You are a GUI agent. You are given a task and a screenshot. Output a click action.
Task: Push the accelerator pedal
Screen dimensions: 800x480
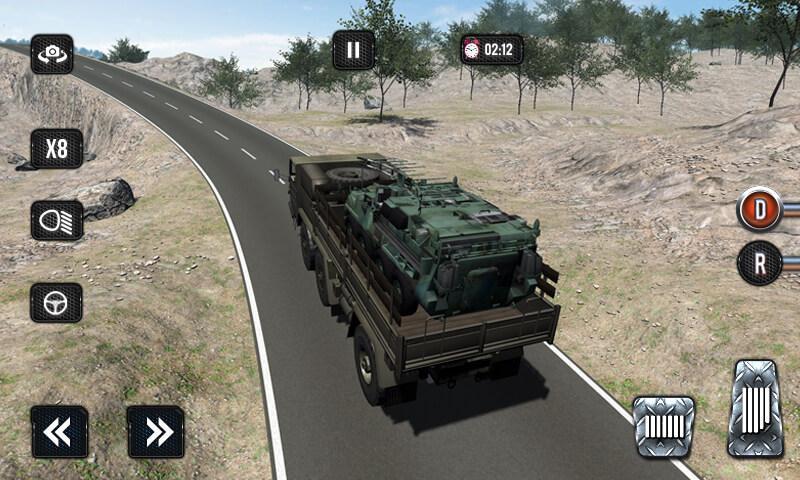755,409
